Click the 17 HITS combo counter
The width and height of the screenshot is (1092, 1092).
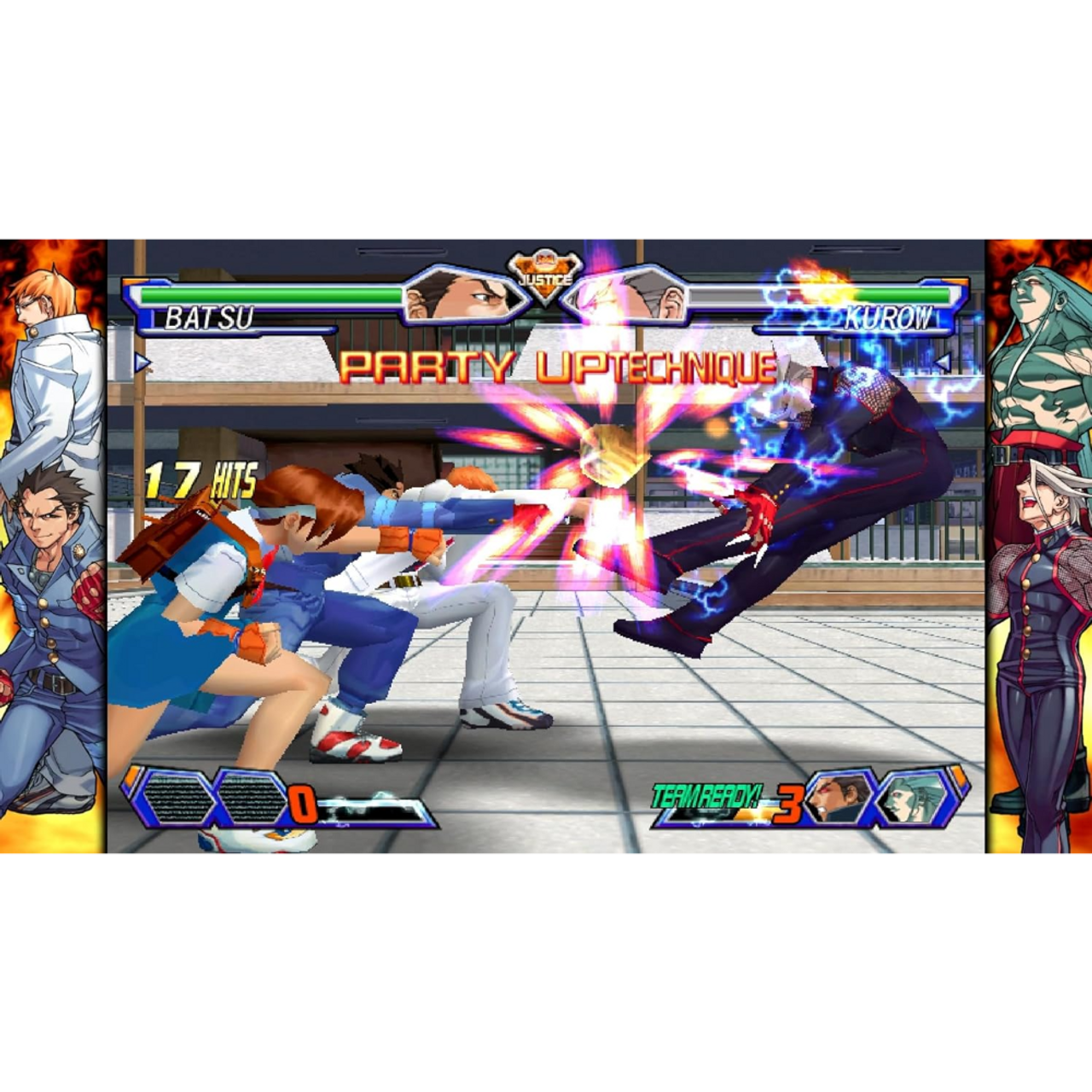point(200,479)
